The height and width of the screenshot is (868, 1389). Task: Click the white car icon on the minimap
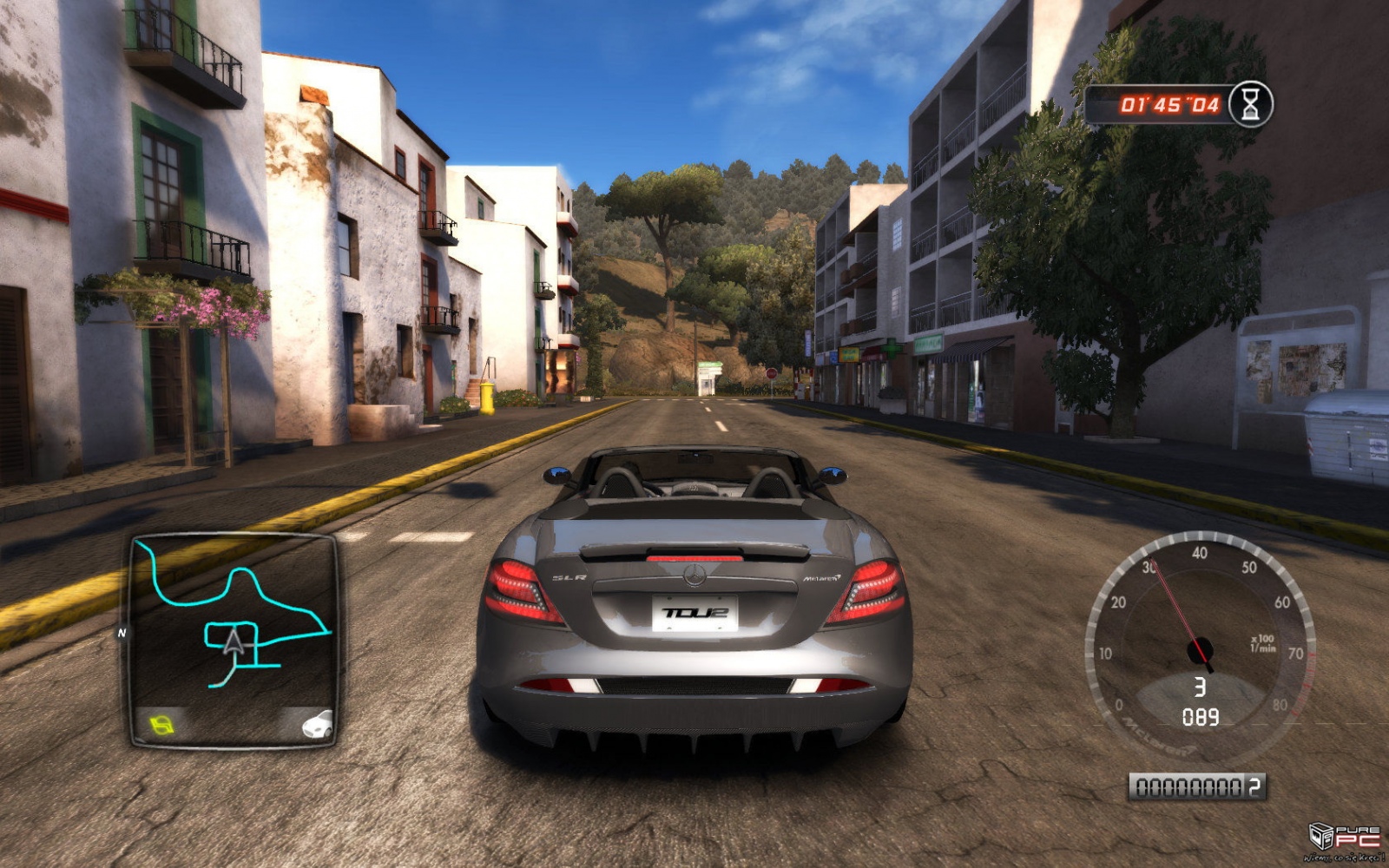point(317,723)
